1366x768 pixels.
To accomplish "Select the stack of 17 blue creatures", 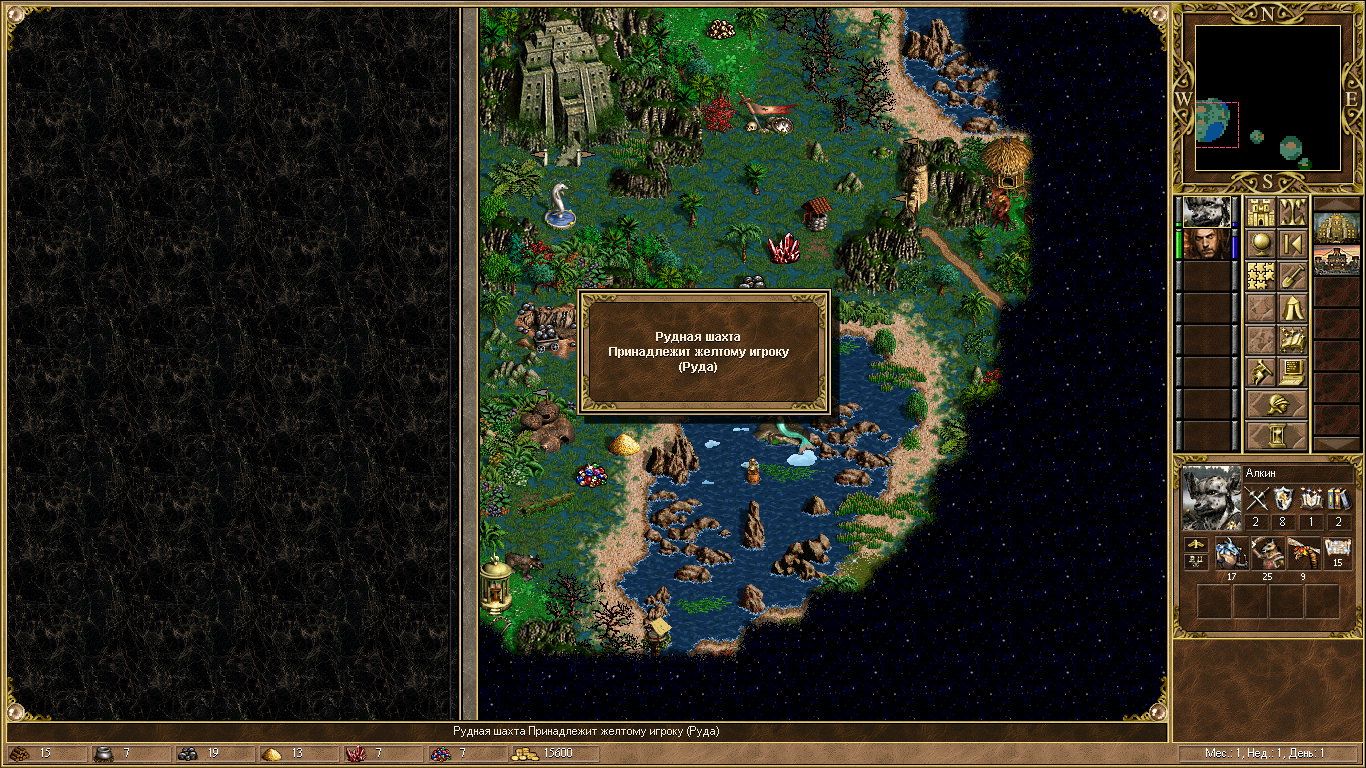I will 1230,553.
